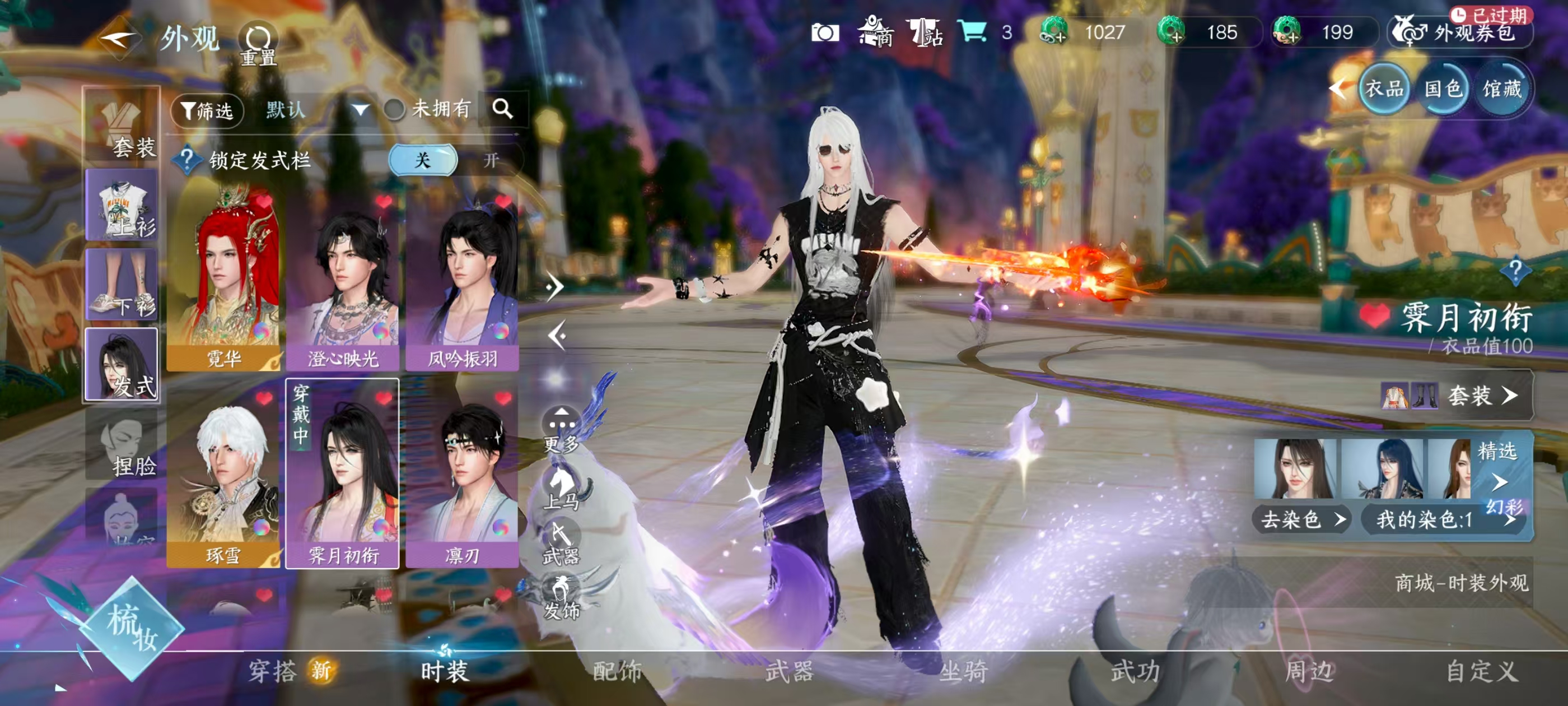The height and width of the screenshot is (706, 1568).
Task: Select the 霓华 red hairstyle
Action: pyautogui.click(x=223, y=280)
